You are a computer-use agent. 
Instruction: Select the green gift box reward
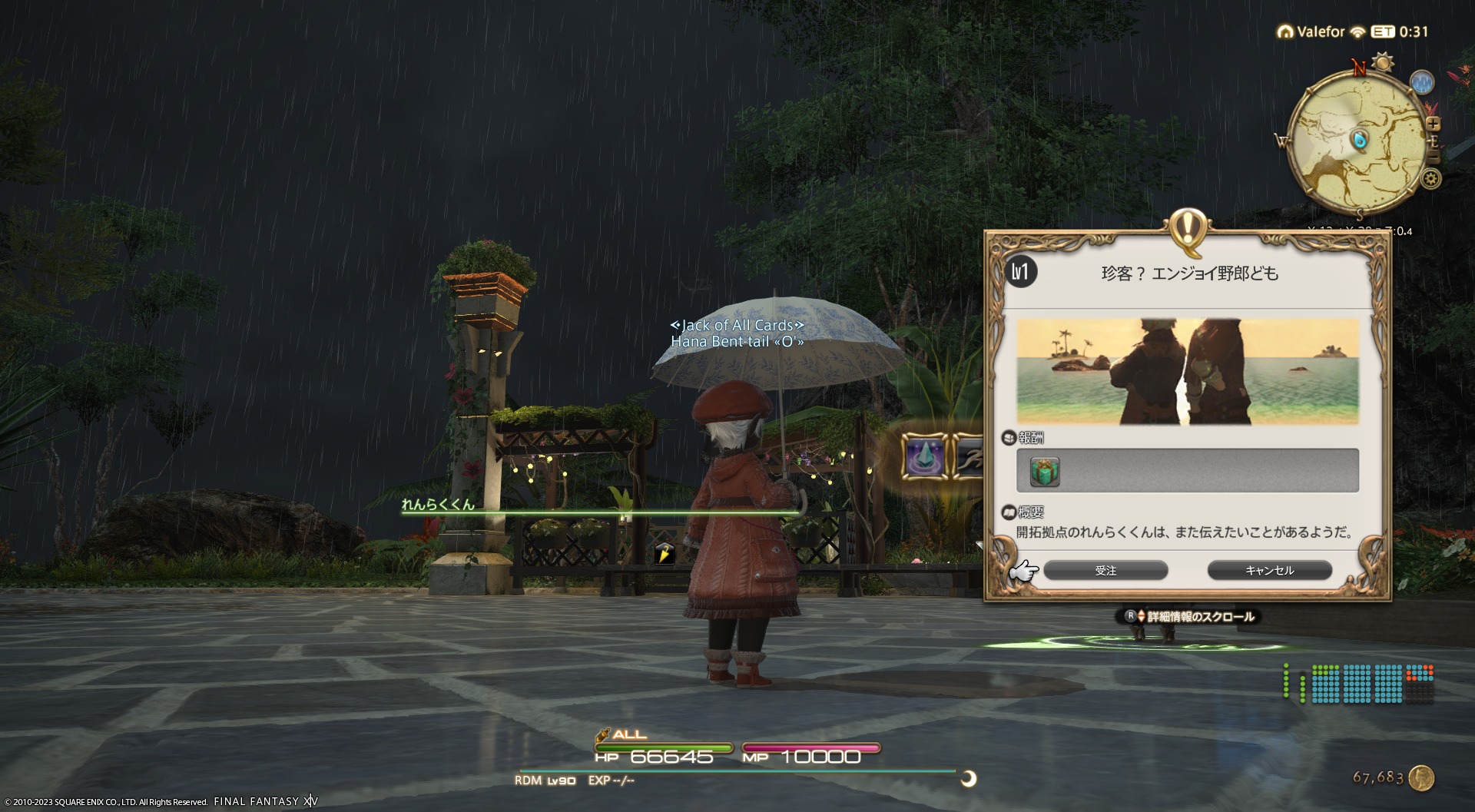pyautogui.click(x=1045, y=471)
